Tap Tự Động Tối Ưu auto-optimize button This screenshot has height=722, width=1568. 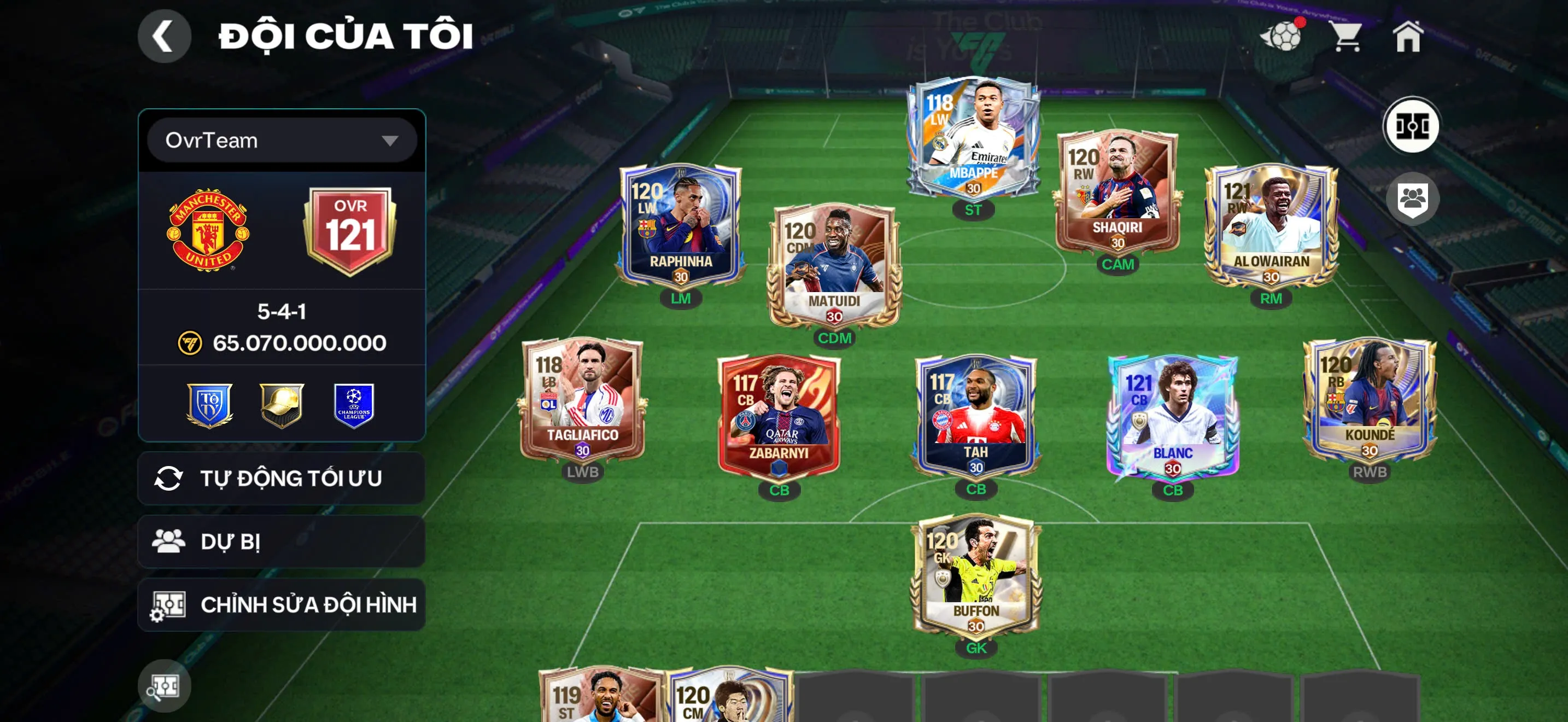pyautogui.click(x=281, y=478)
